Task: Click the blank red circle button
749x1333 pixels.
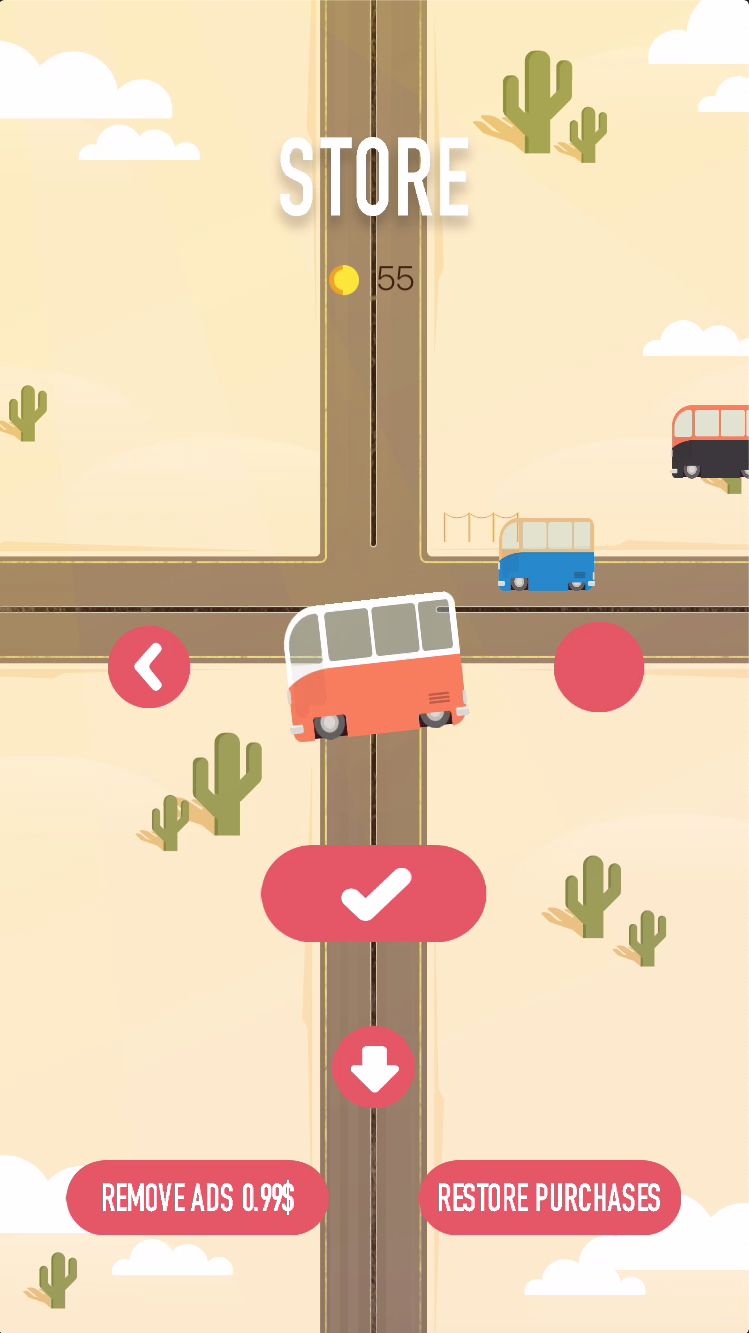Action: [599, 667]
